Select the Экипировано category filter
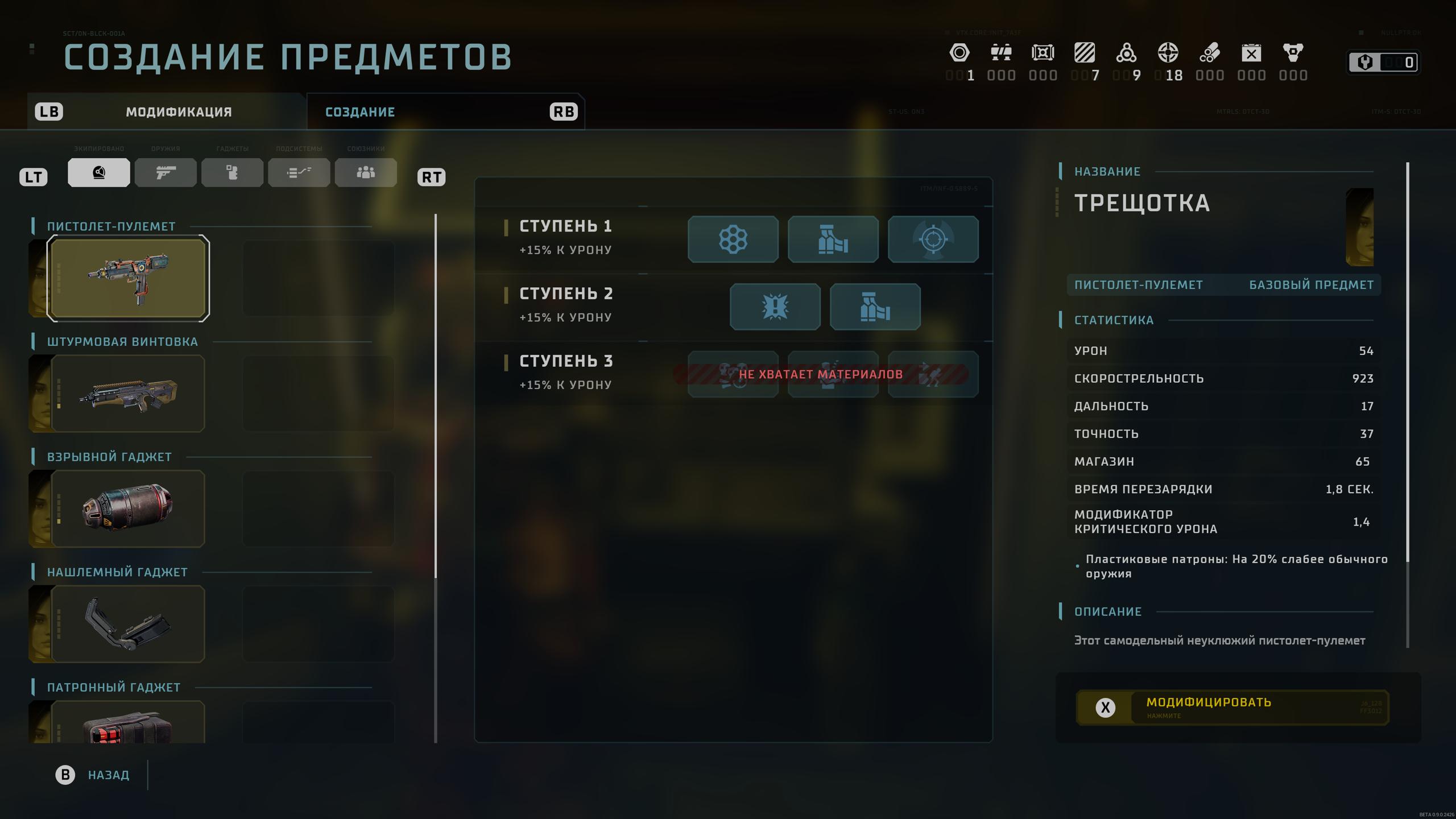 click(x=99, y=173)
